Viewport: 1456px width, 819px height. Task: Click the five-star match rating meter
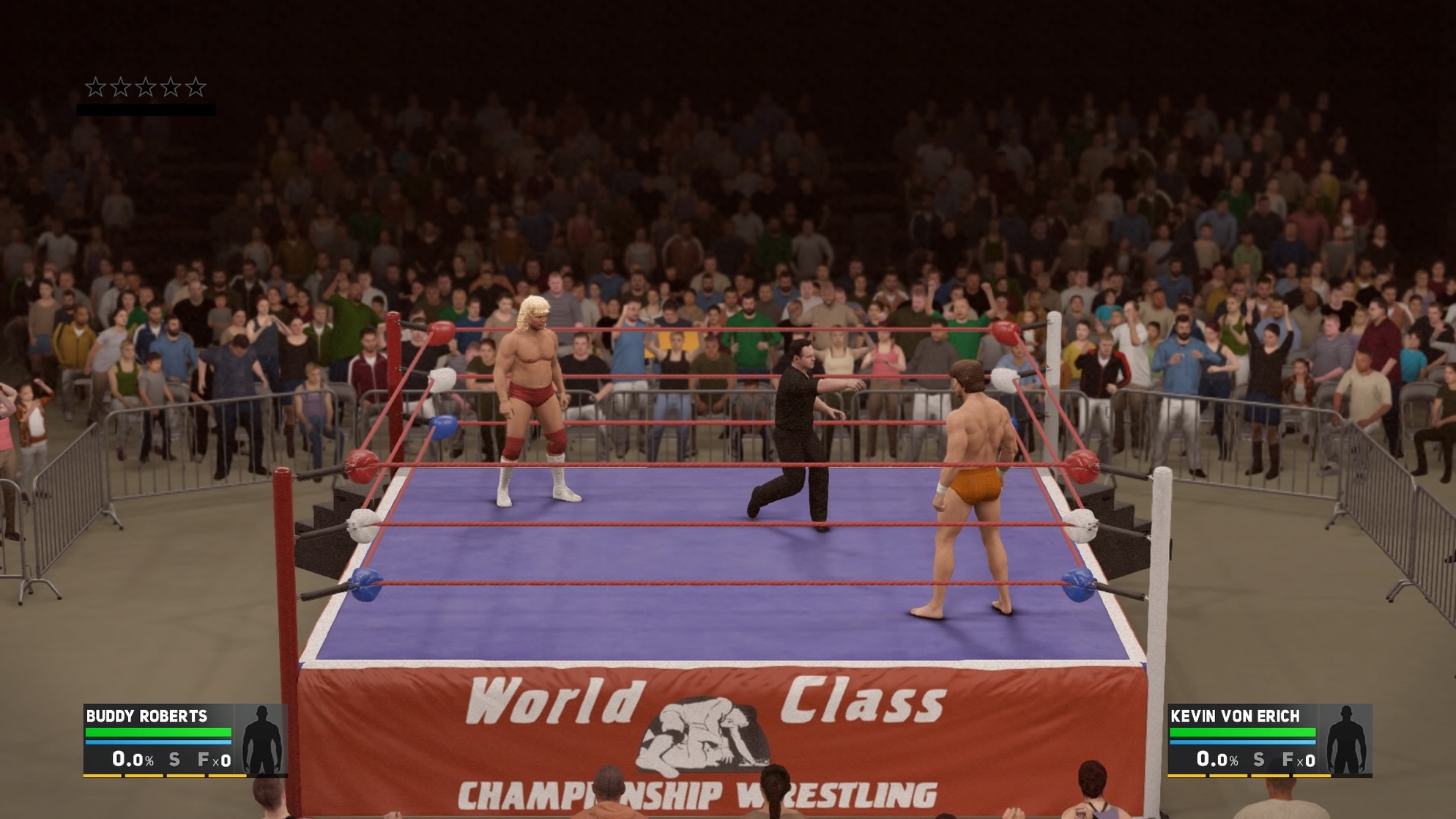tap(146, 86)
